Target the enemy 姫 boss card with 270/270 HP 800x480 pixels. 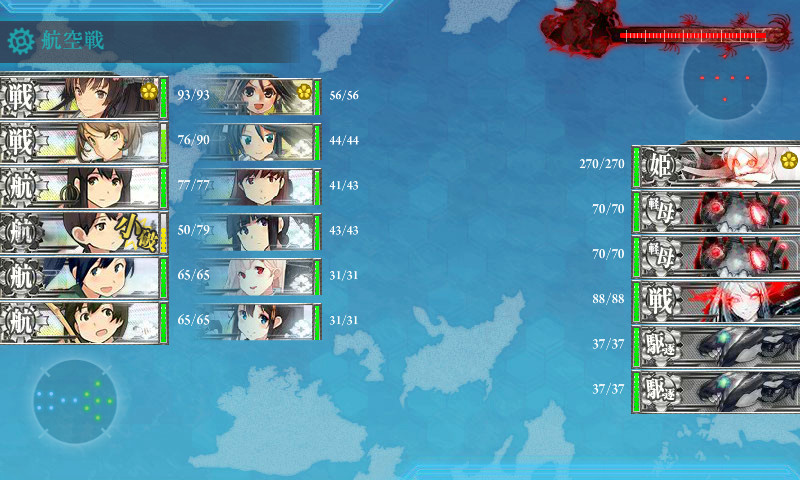(717, 165)
